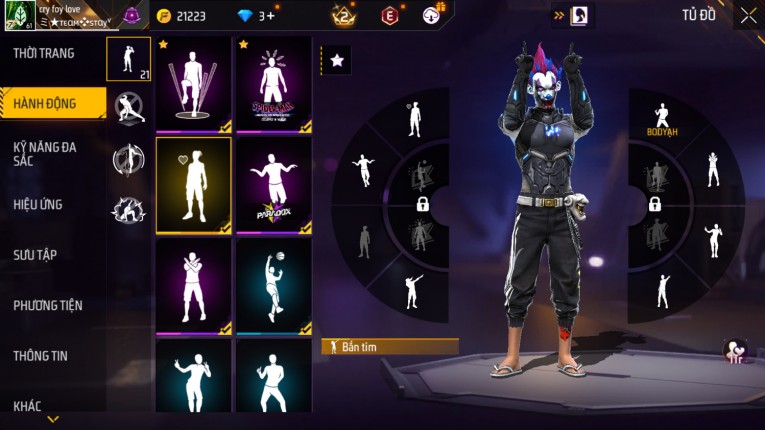Screen dimensions: 765x430
Task: Select the Hành Động category
Action: (x=46, y=102)
